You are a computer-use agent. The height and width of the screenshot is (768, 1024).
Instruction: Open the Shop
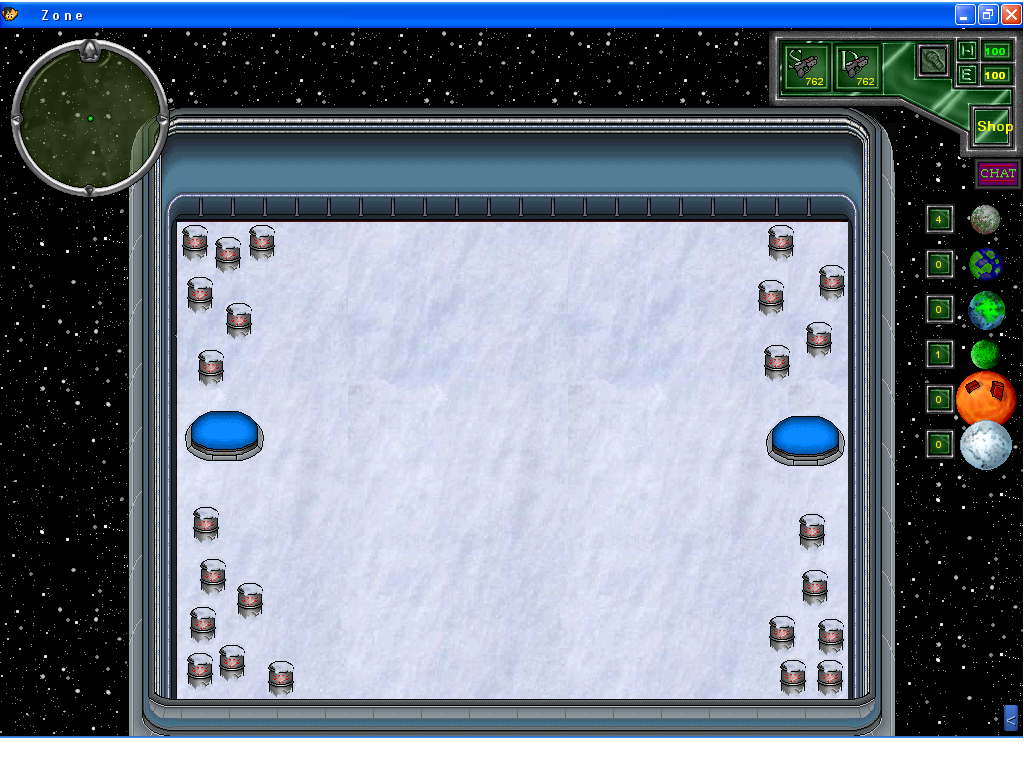tap(994, 127)
